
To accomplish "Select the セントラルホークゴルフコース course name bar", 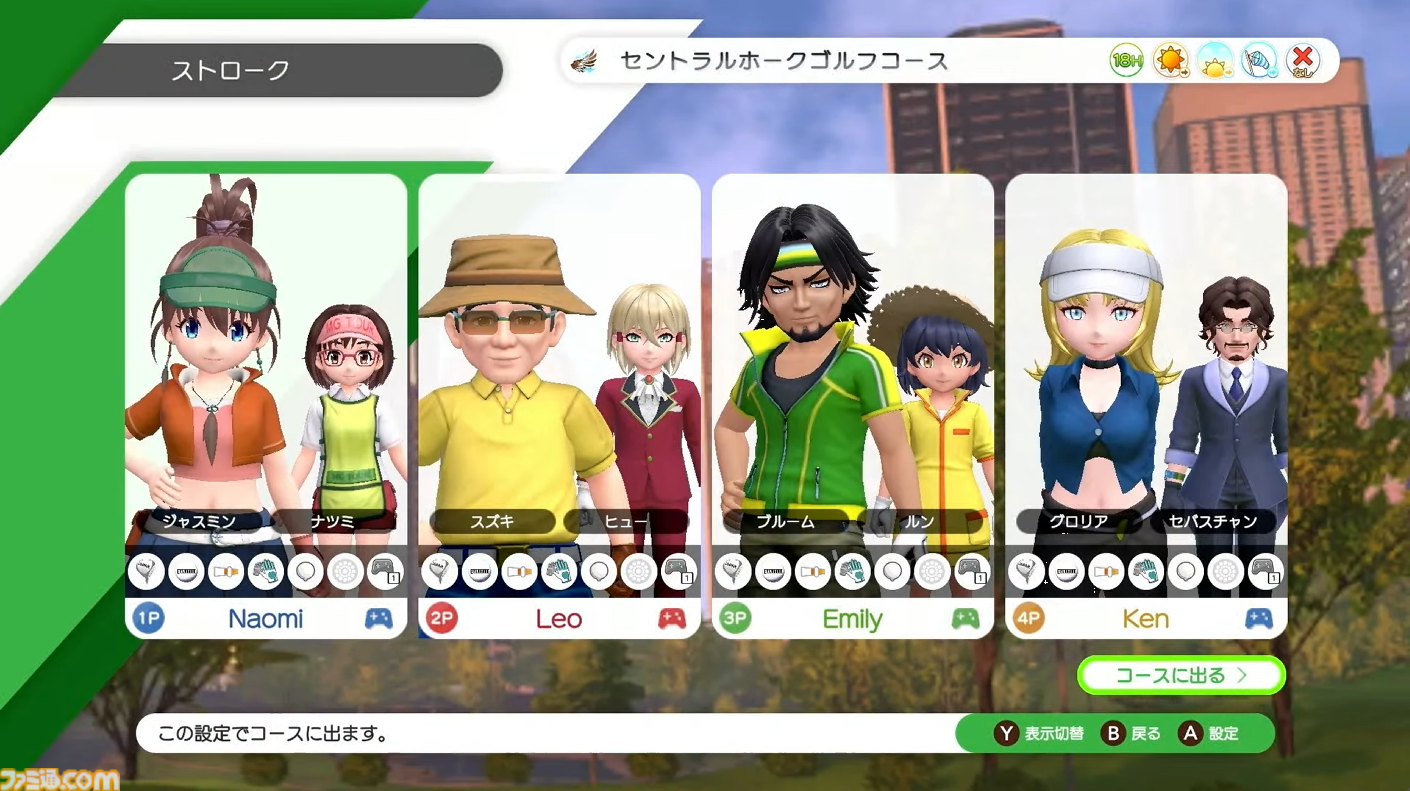I will [x=783, y=60].
